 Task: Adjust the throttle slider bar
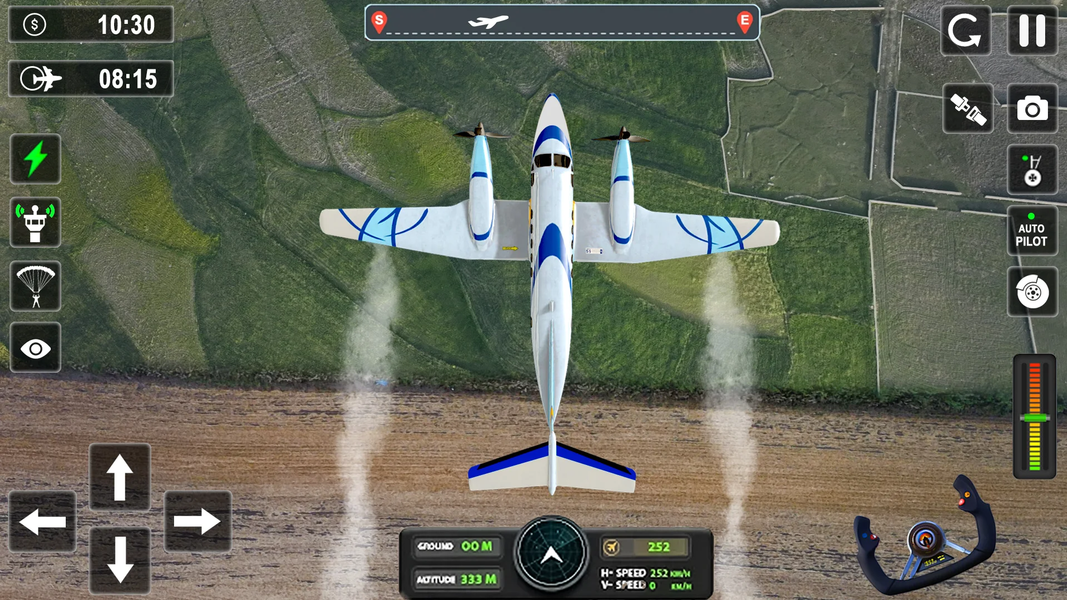1034,416
